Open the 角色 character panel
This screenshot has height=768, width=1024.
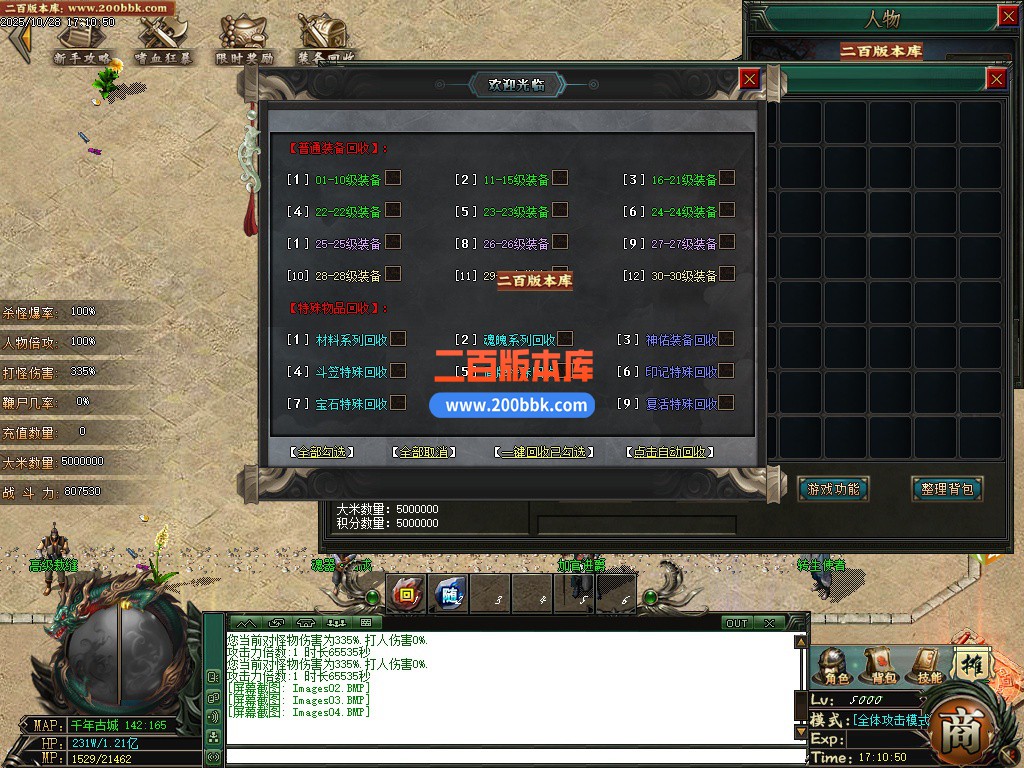tap(835, 666)
